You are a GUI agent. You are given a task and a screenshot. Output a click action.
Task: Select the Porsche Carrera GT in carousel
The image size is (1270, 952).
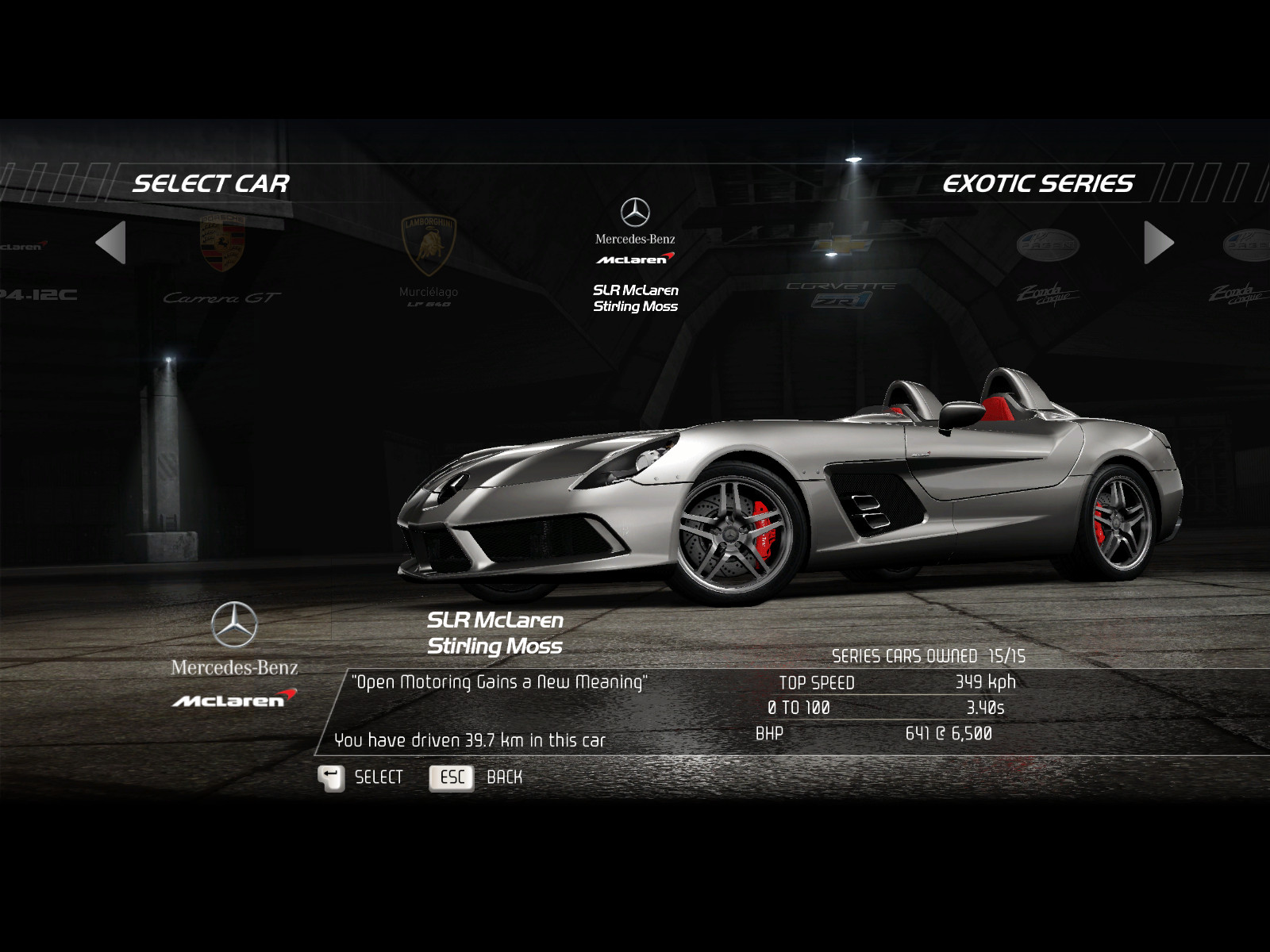[x=221, y=260]
